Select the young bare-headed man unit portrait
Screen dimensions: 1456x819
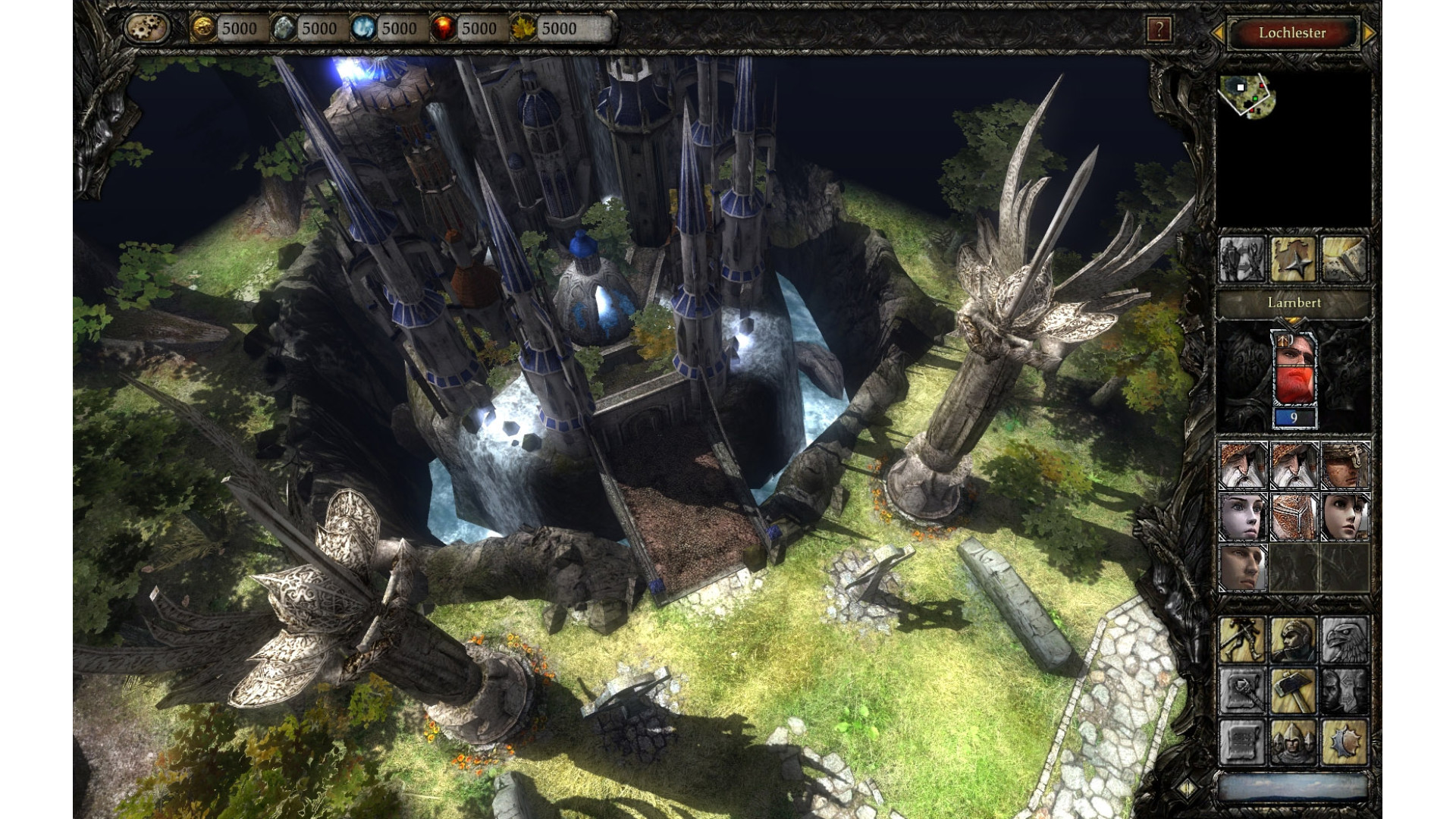point(1242,568)
